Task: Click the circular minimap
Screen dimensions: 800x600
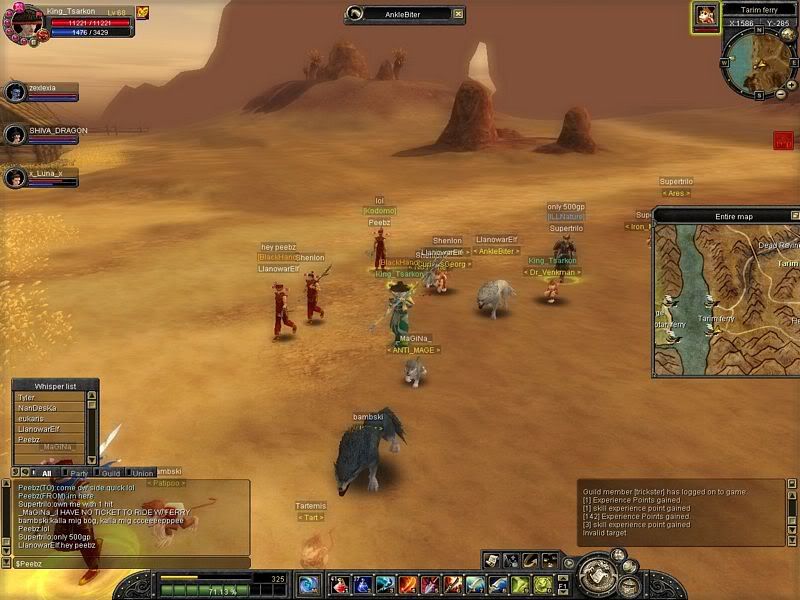Action: coord(755,62)
